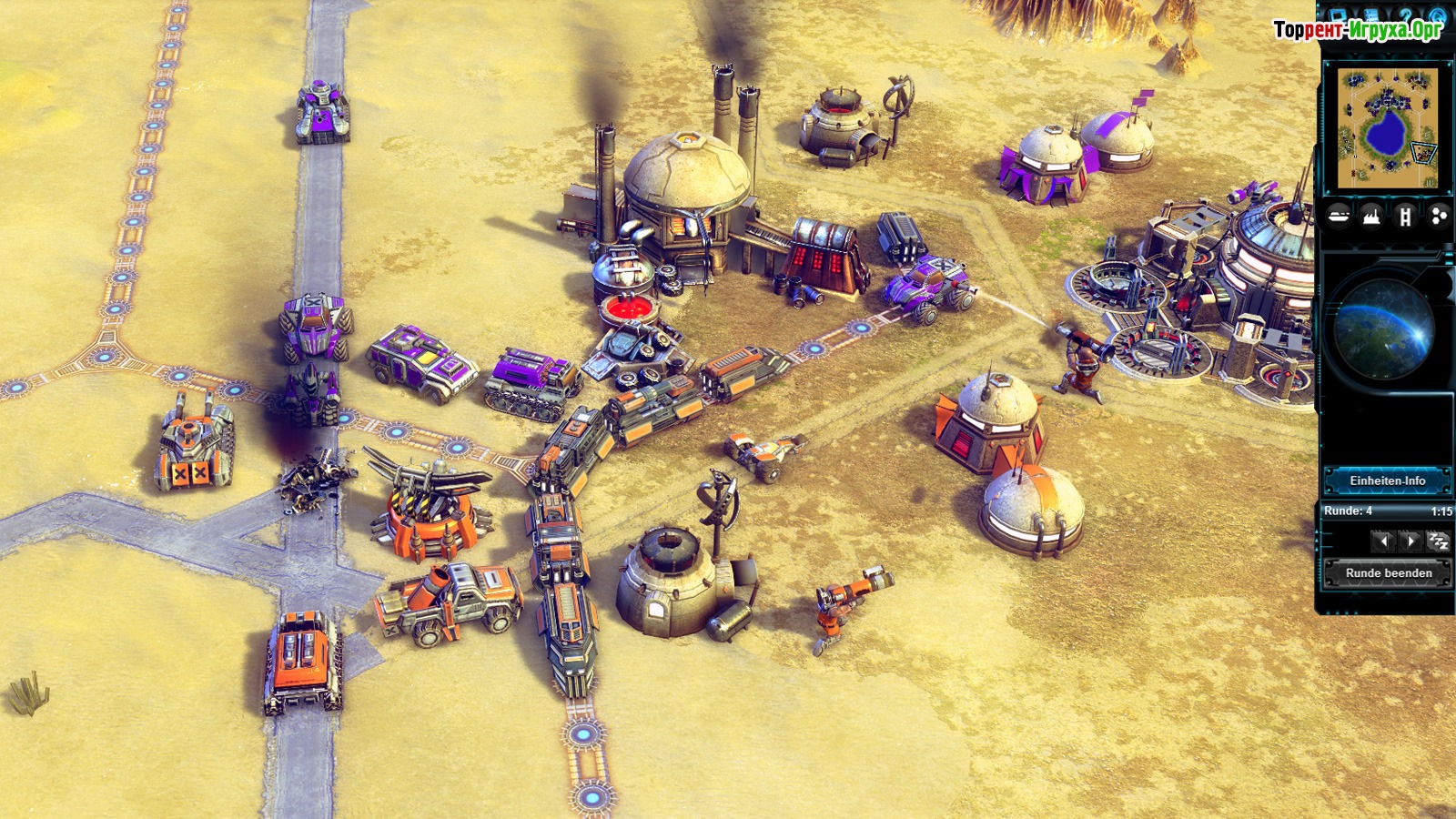Screen dimensions: 1456x819
Task: End the round with Runde beenden
Action: coord(1388,573)
